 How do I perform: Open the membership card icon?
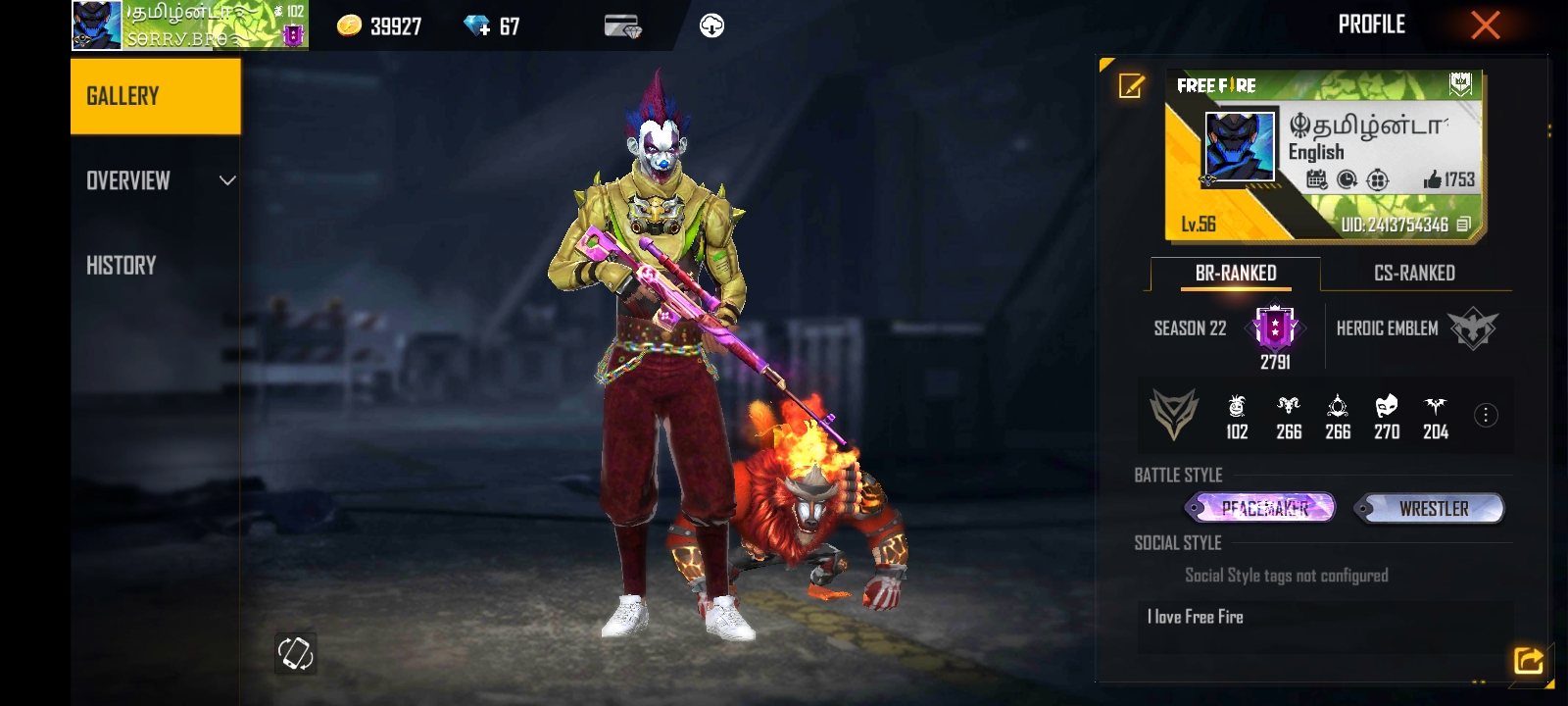pyautogui.click(x=622, y=26)
